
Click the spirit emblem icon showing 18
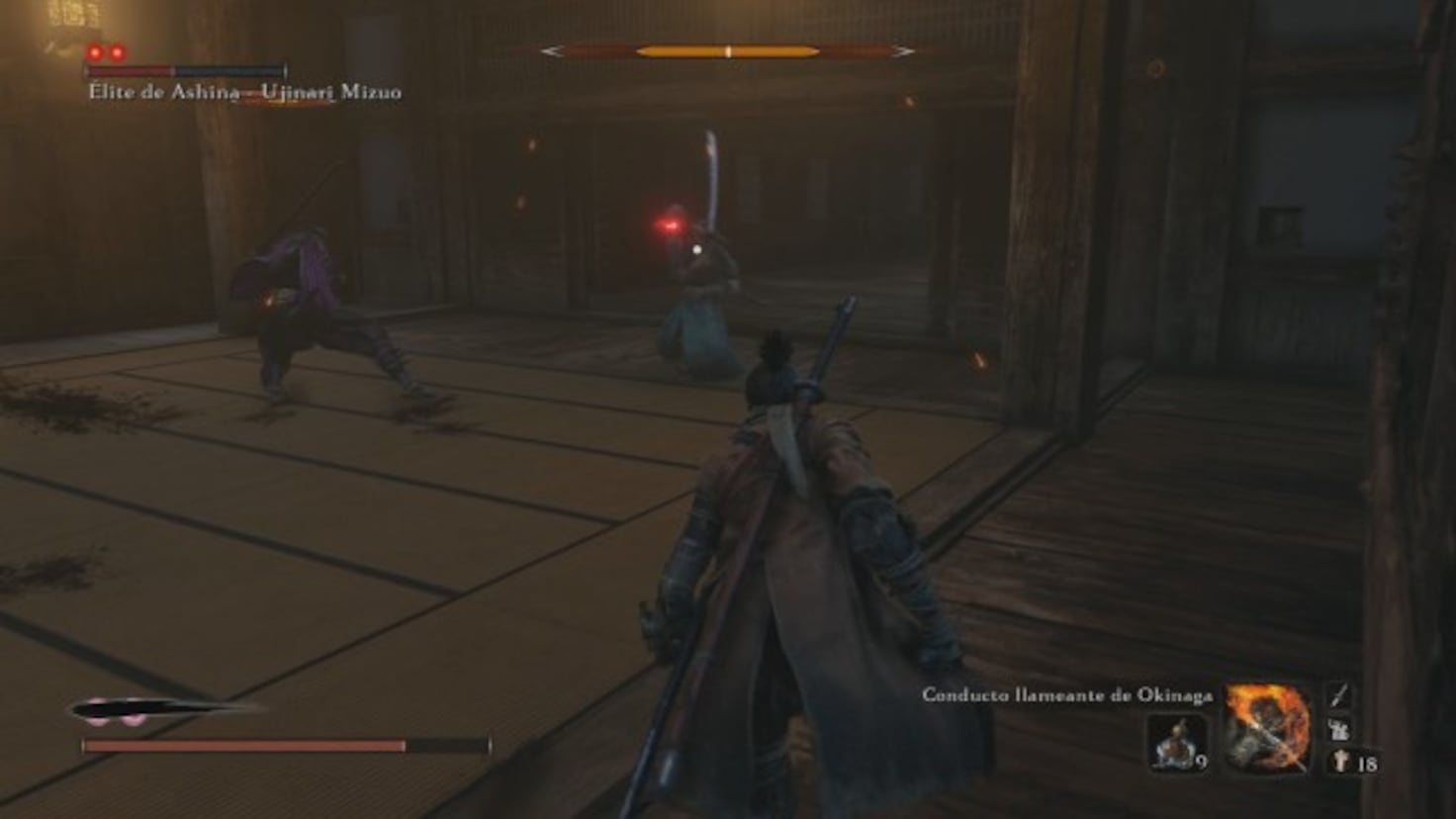coord(1339,762)
